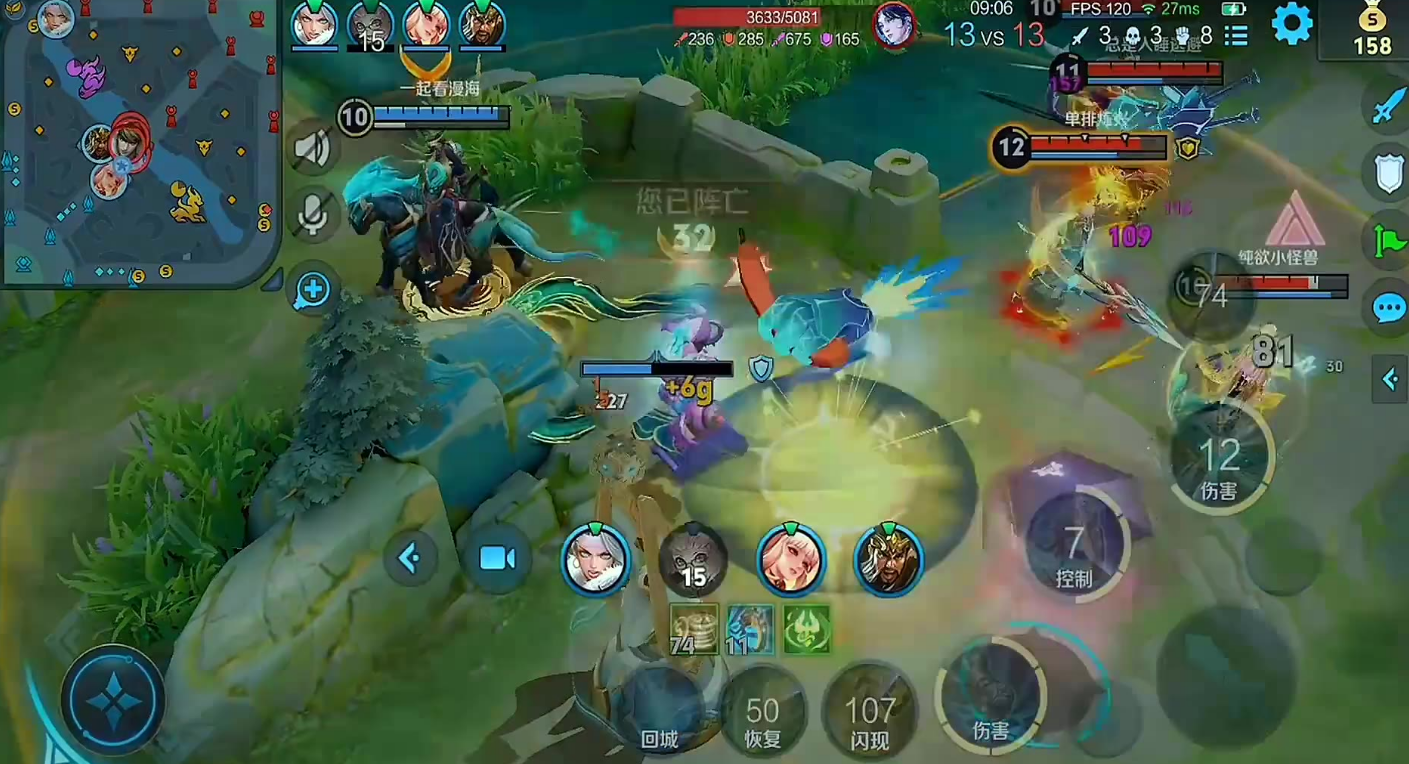This screenshot has height=764, width=1409.
Task: Open the chat bubble quick messages
Action: 1389,308
